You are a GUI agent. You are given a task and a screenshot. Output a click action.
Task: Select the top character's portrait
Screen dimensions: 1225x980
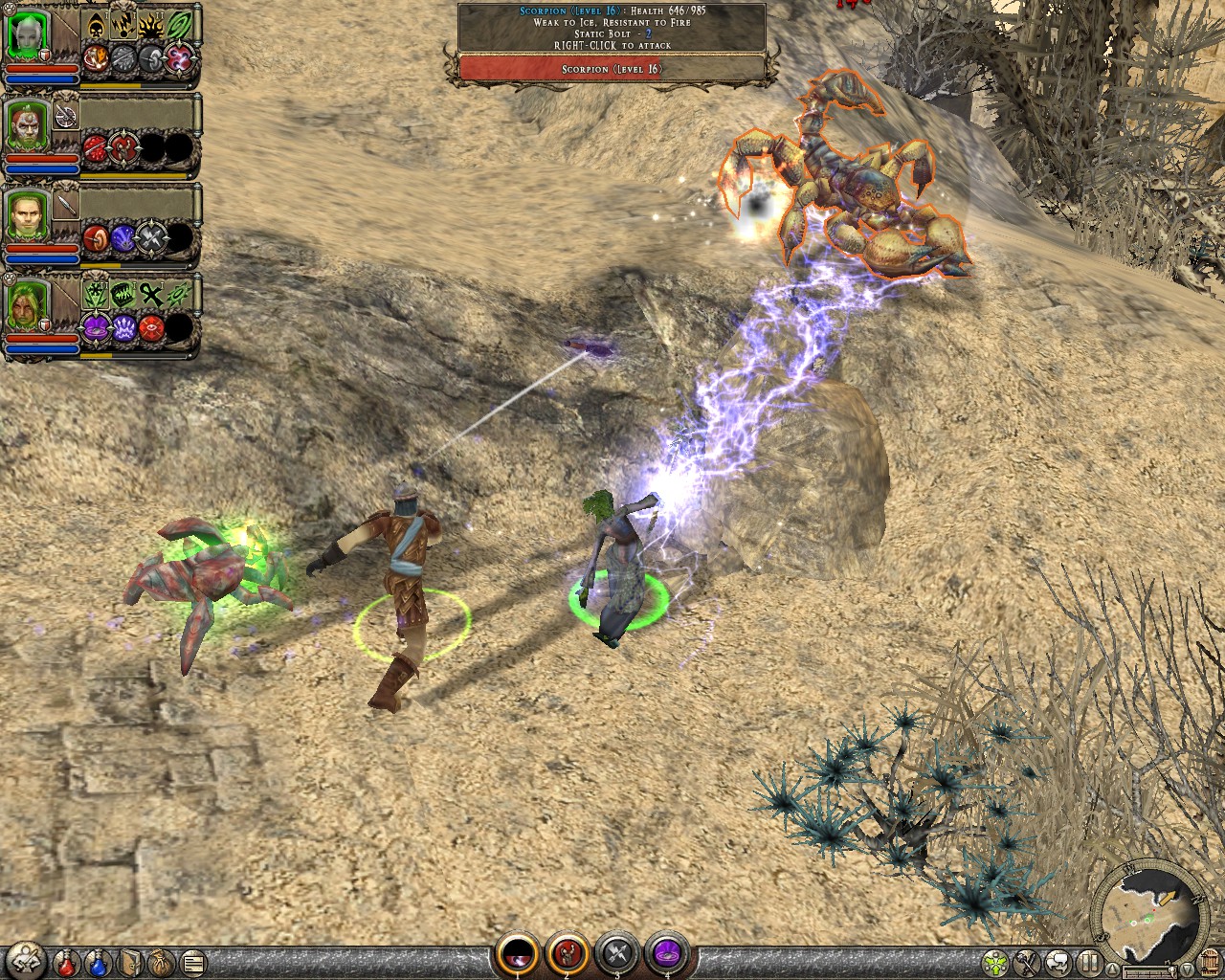26,33
